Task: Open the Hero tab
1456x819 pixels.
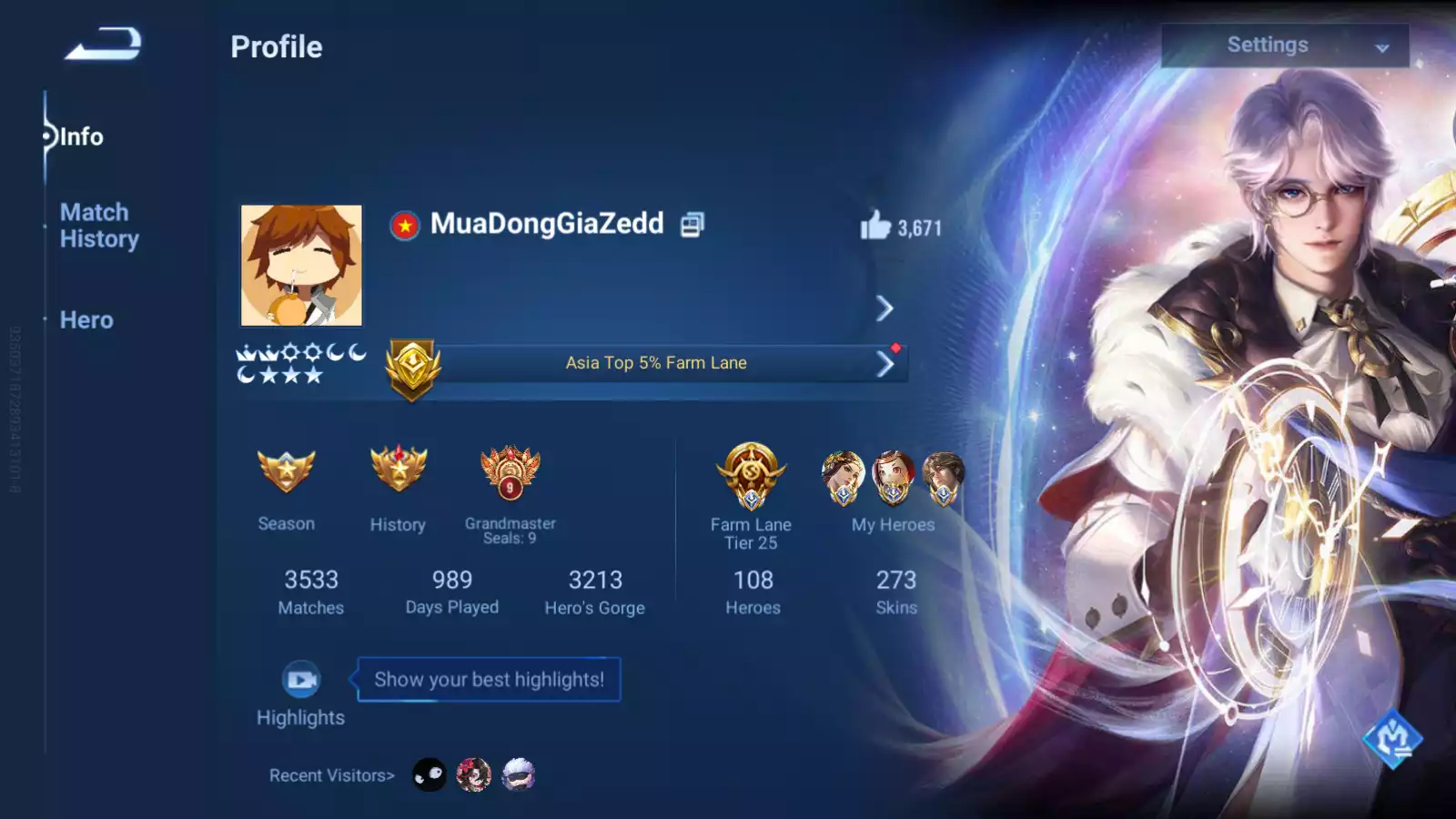Action: pos(86,320)
